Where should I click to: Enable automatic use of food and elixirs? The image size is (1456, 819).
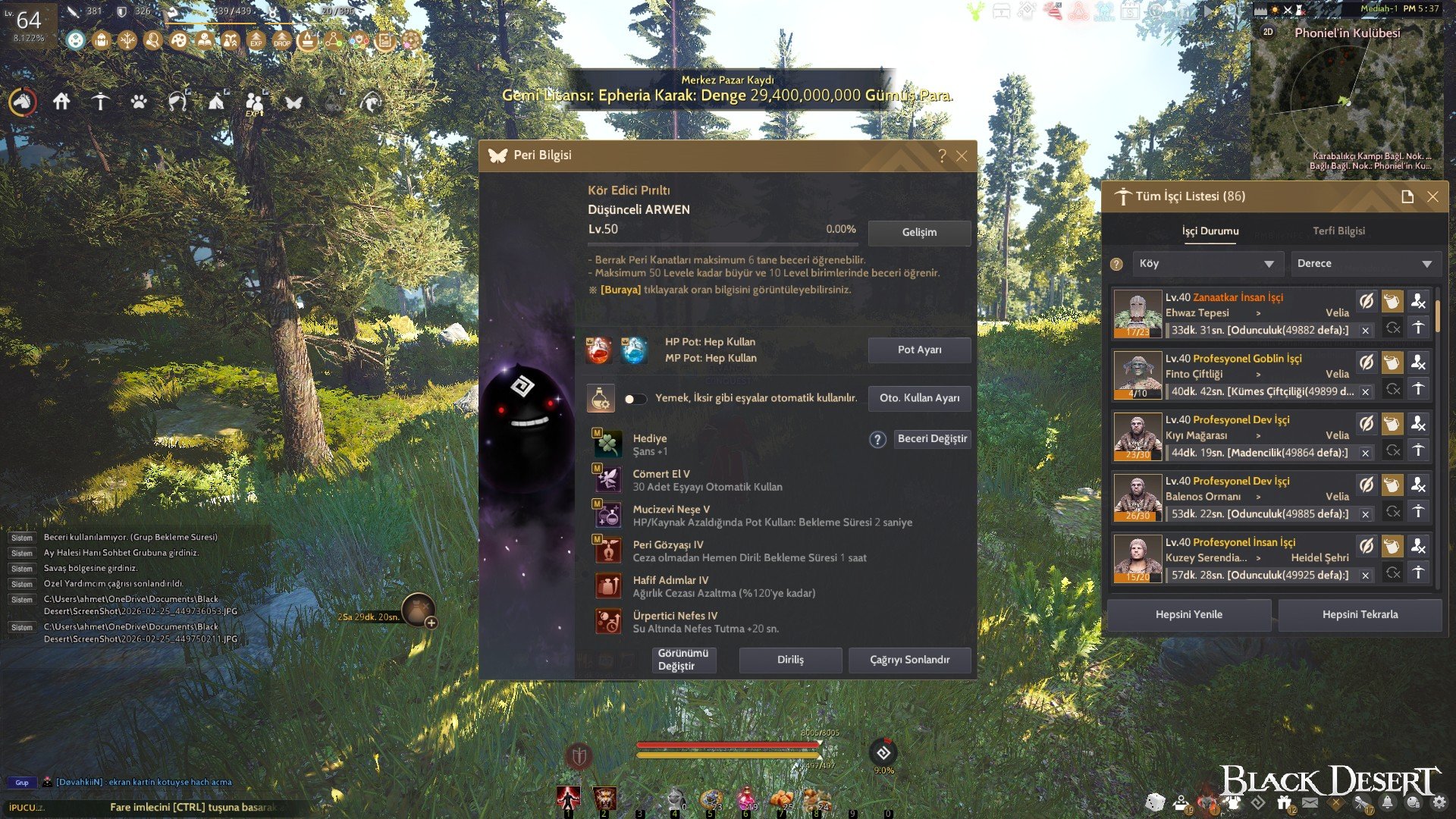637,397
